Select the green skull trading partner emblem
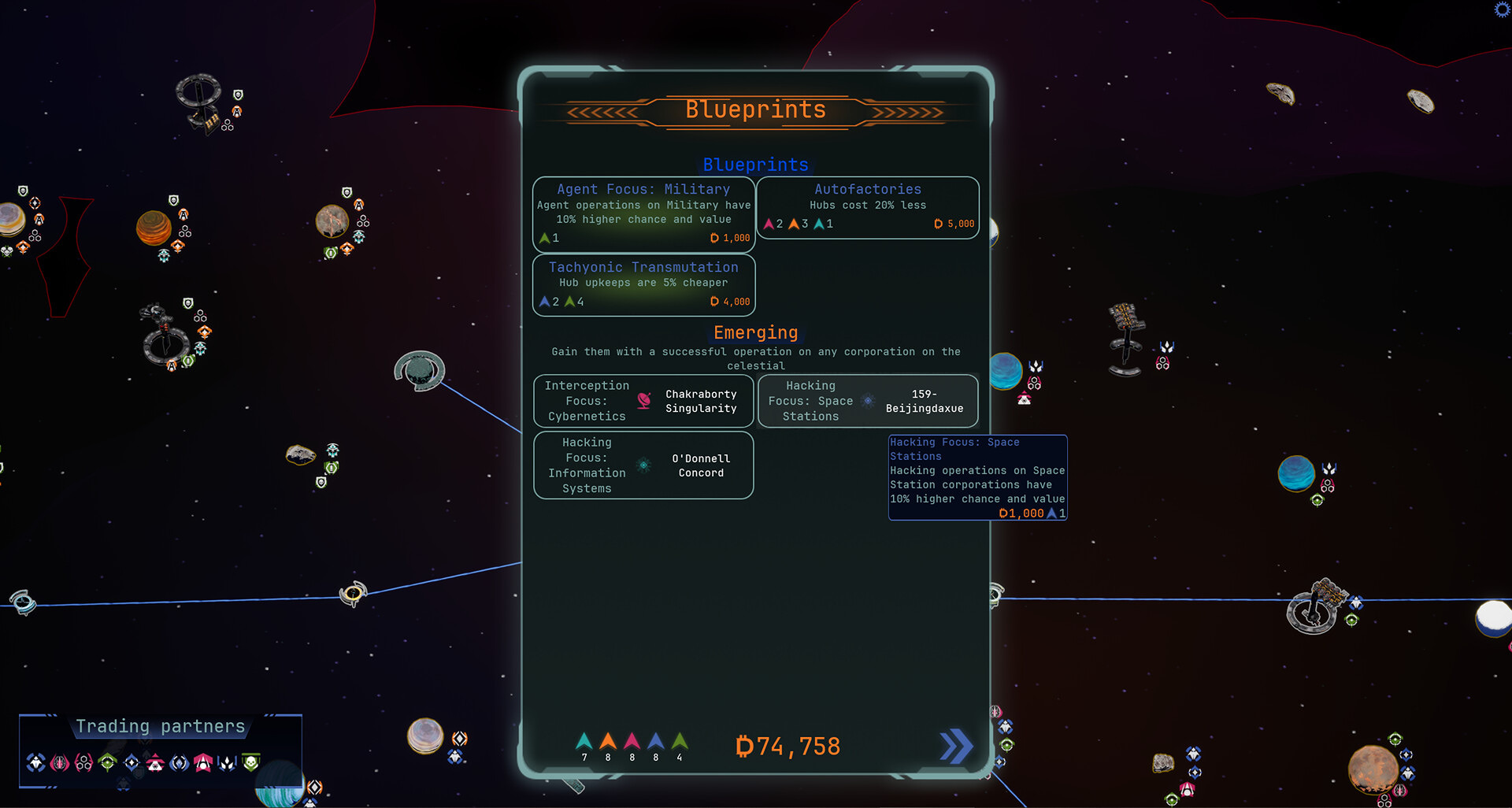The height and width of the screenshot is (808, 1512). tap(250, 762)
